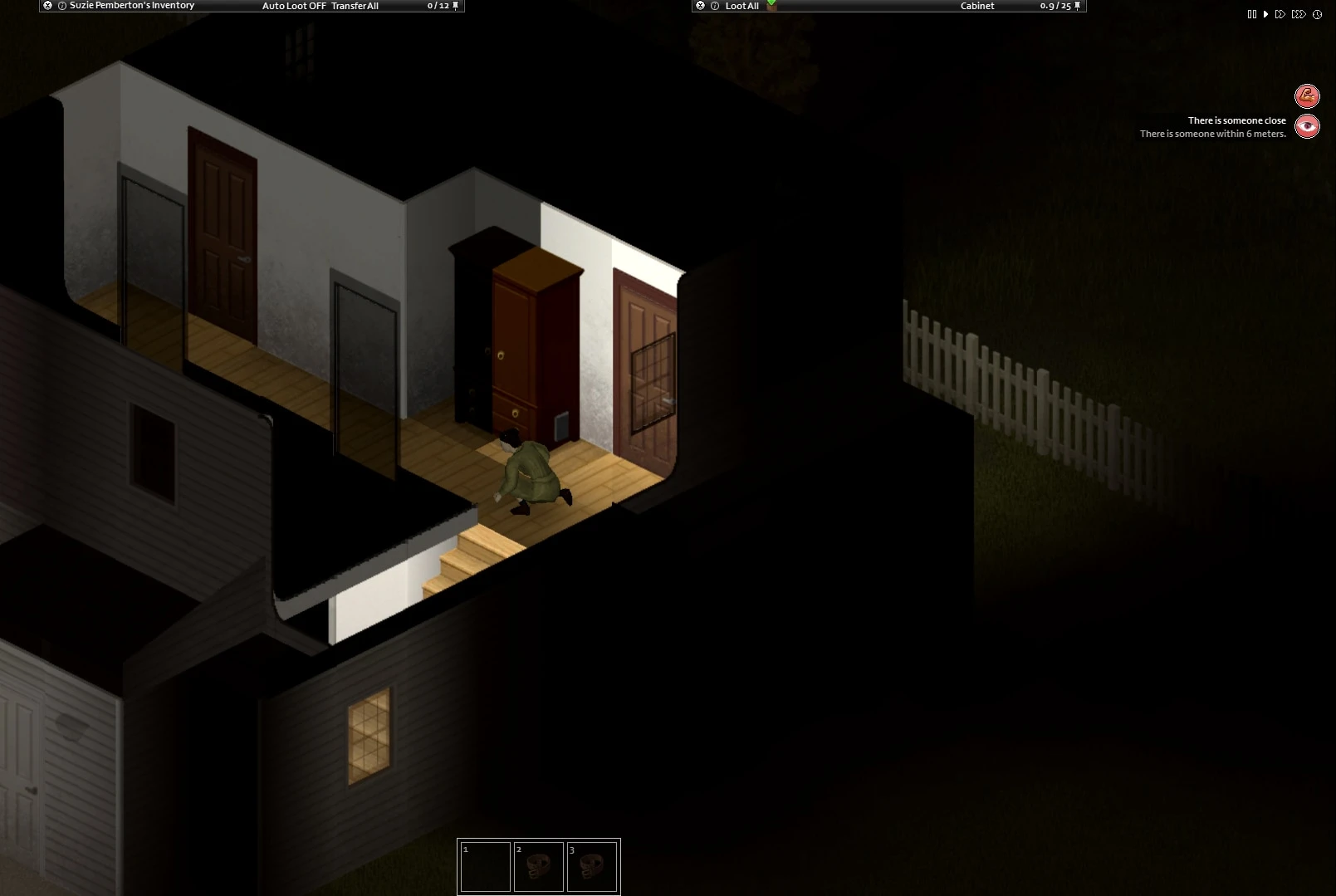Select the belt item in hotbar slot 2
Image resolution: width=1336 pixels, height=896 pixels.
pos(539,865)
